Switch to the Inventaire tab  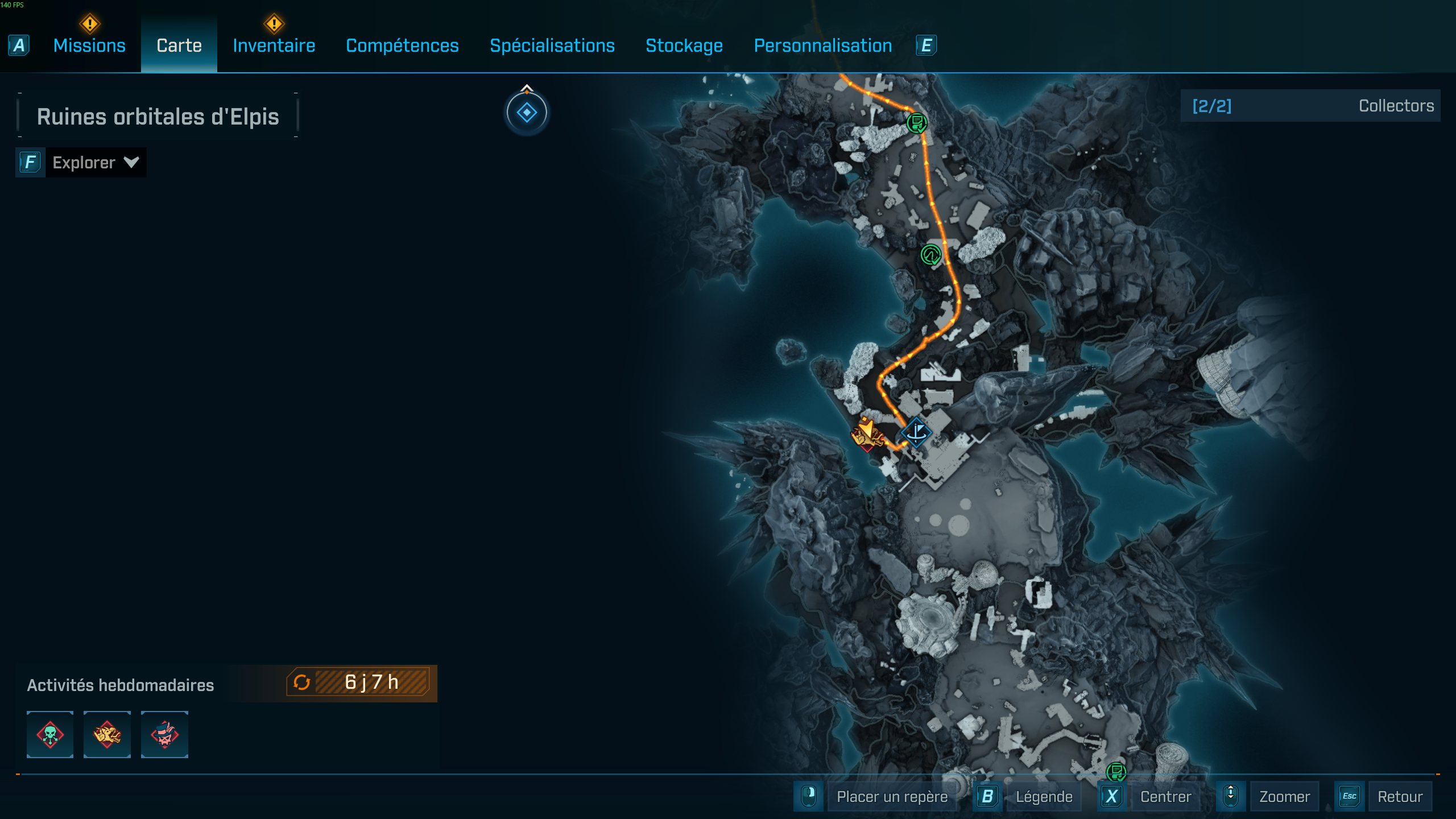click(274, 45)
